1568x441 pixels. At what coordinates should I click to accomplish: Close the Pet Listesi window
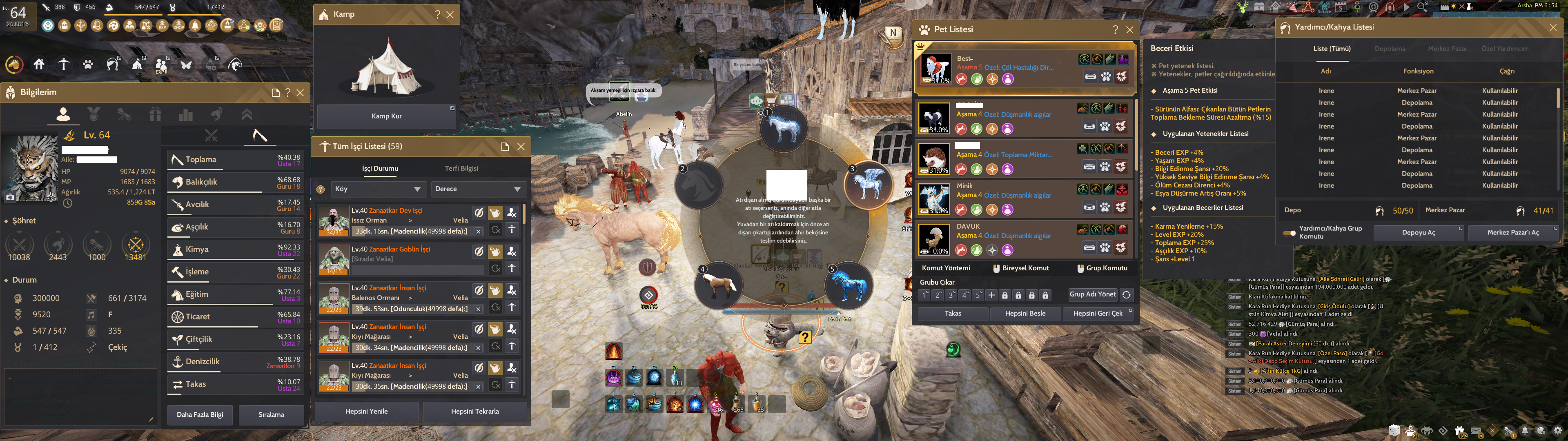point(1130,30)
